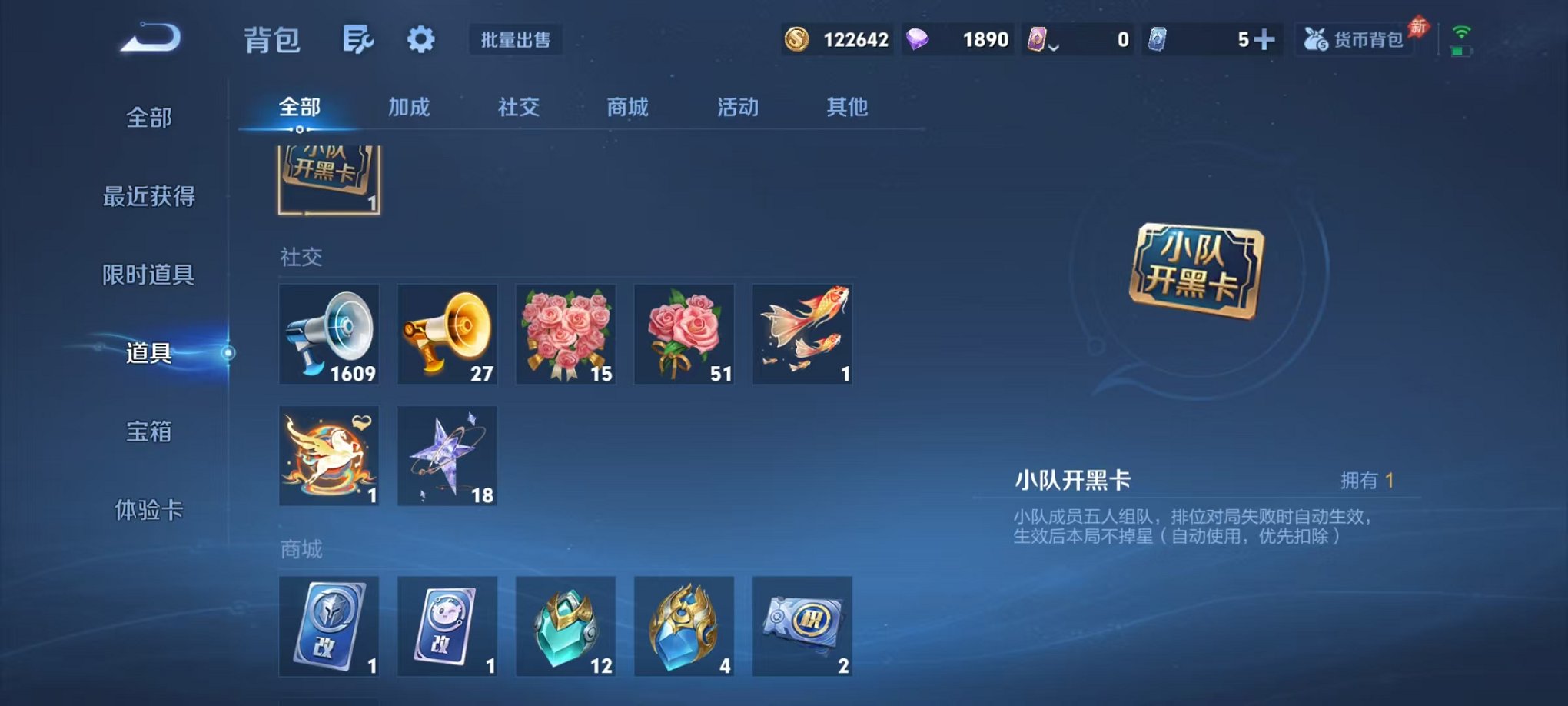This screenshot has width=1568, height=706.
Task: Open the 商城 category tab
Action: (x=626, y=108)
